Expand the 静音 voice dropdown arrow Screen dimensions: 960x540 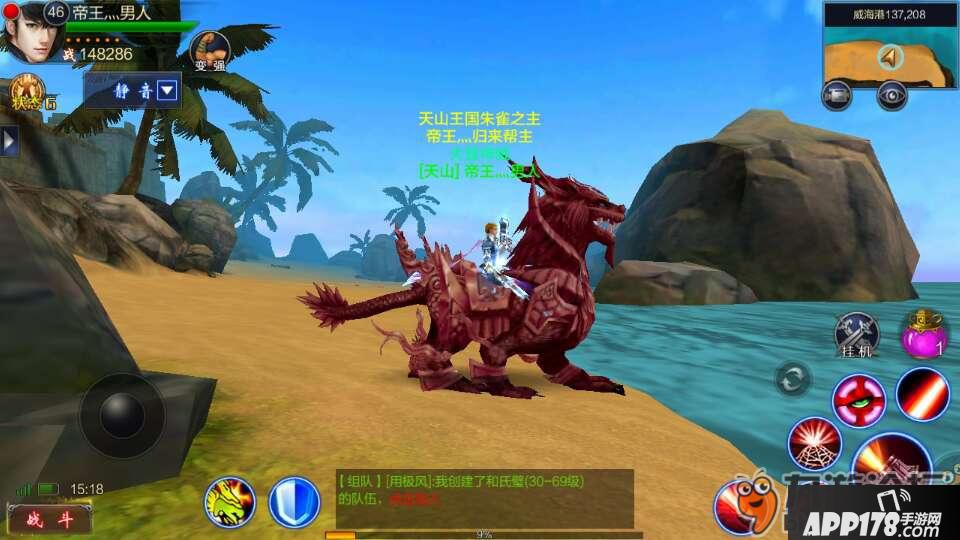(167, 91)
